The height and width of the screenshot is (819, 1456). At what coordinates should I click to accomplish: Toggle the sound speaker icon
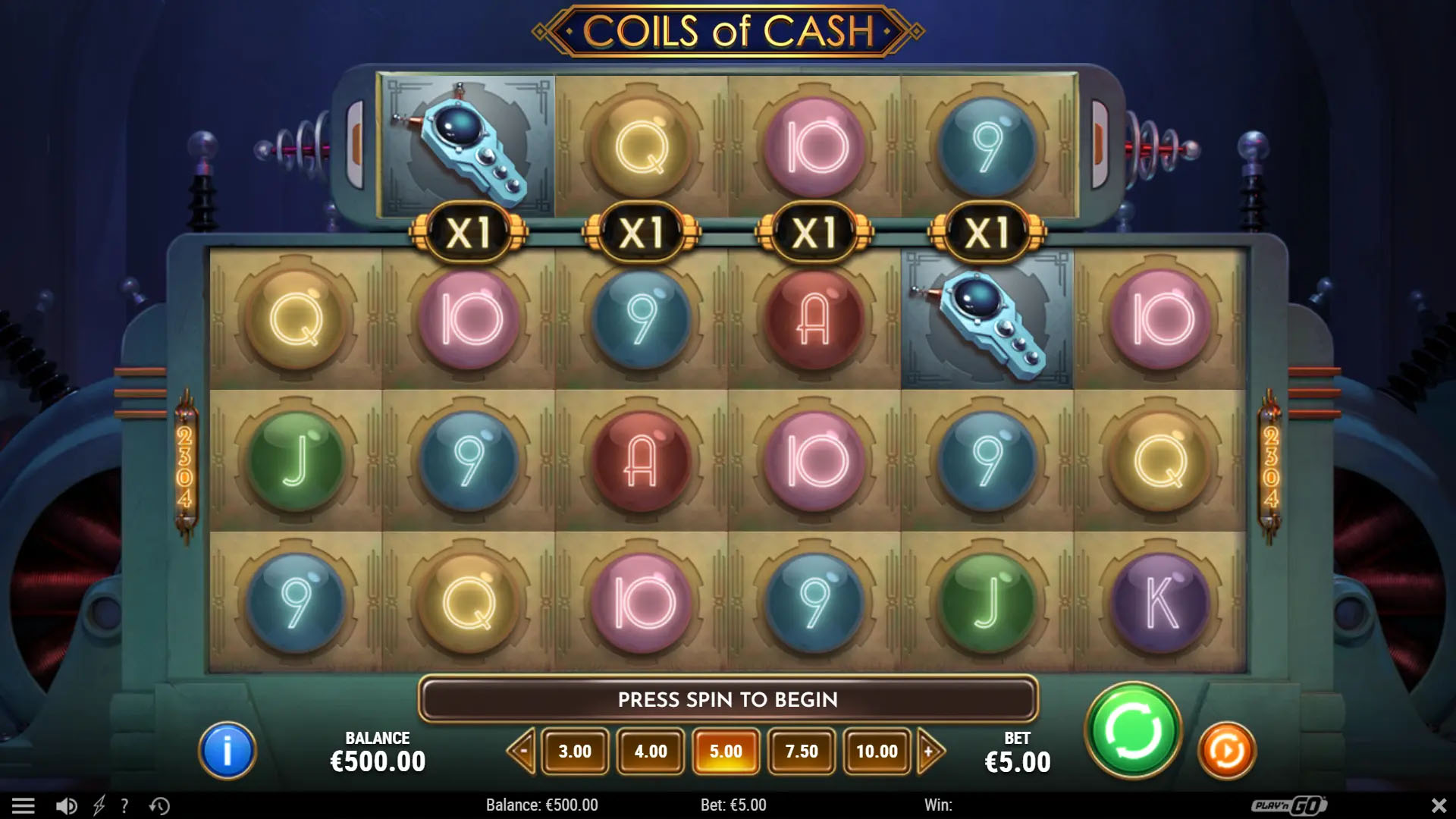click(x=67, y=805)
